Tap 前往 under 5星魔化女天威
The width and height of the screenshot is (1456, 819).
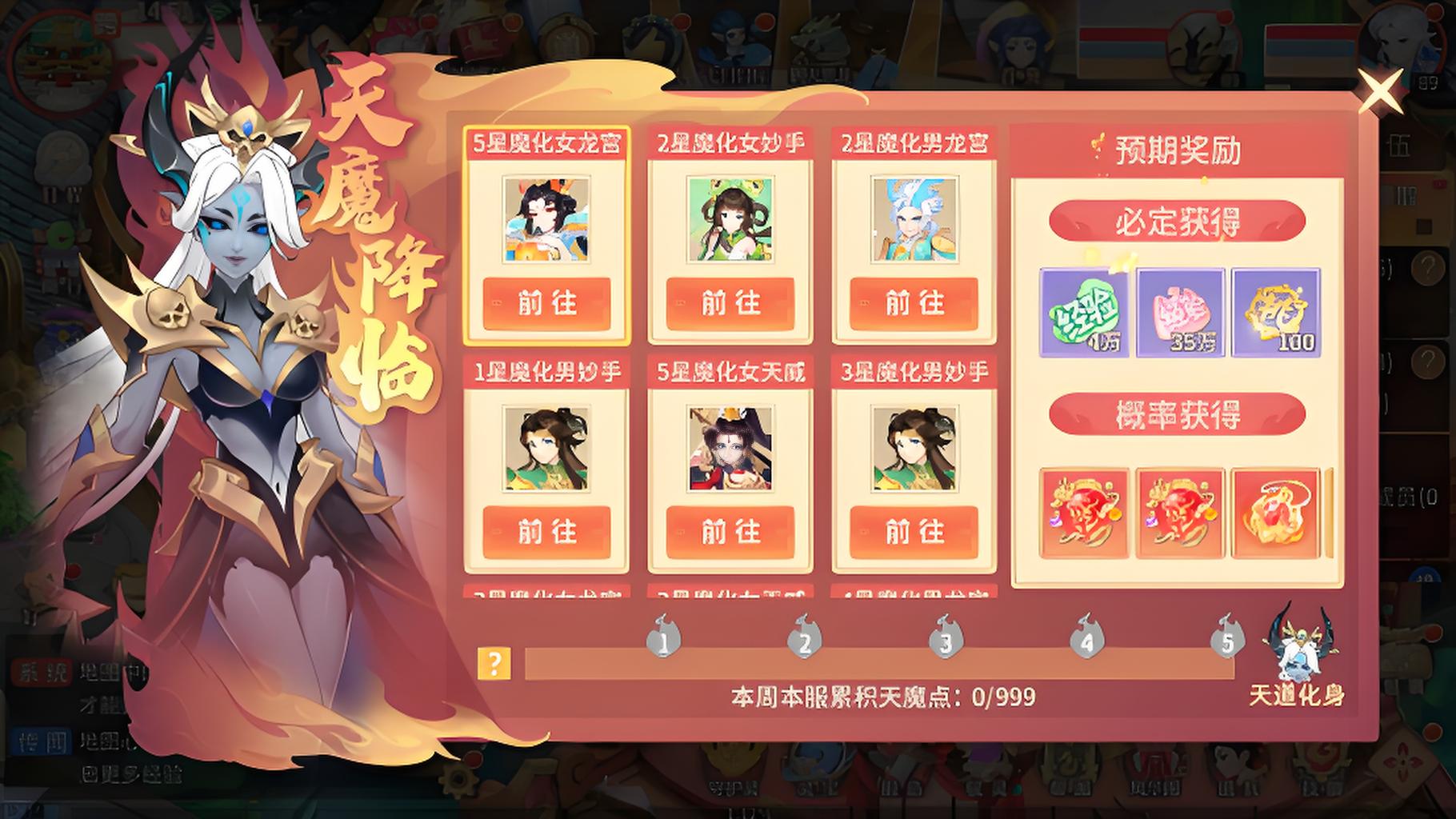[730, 531]
